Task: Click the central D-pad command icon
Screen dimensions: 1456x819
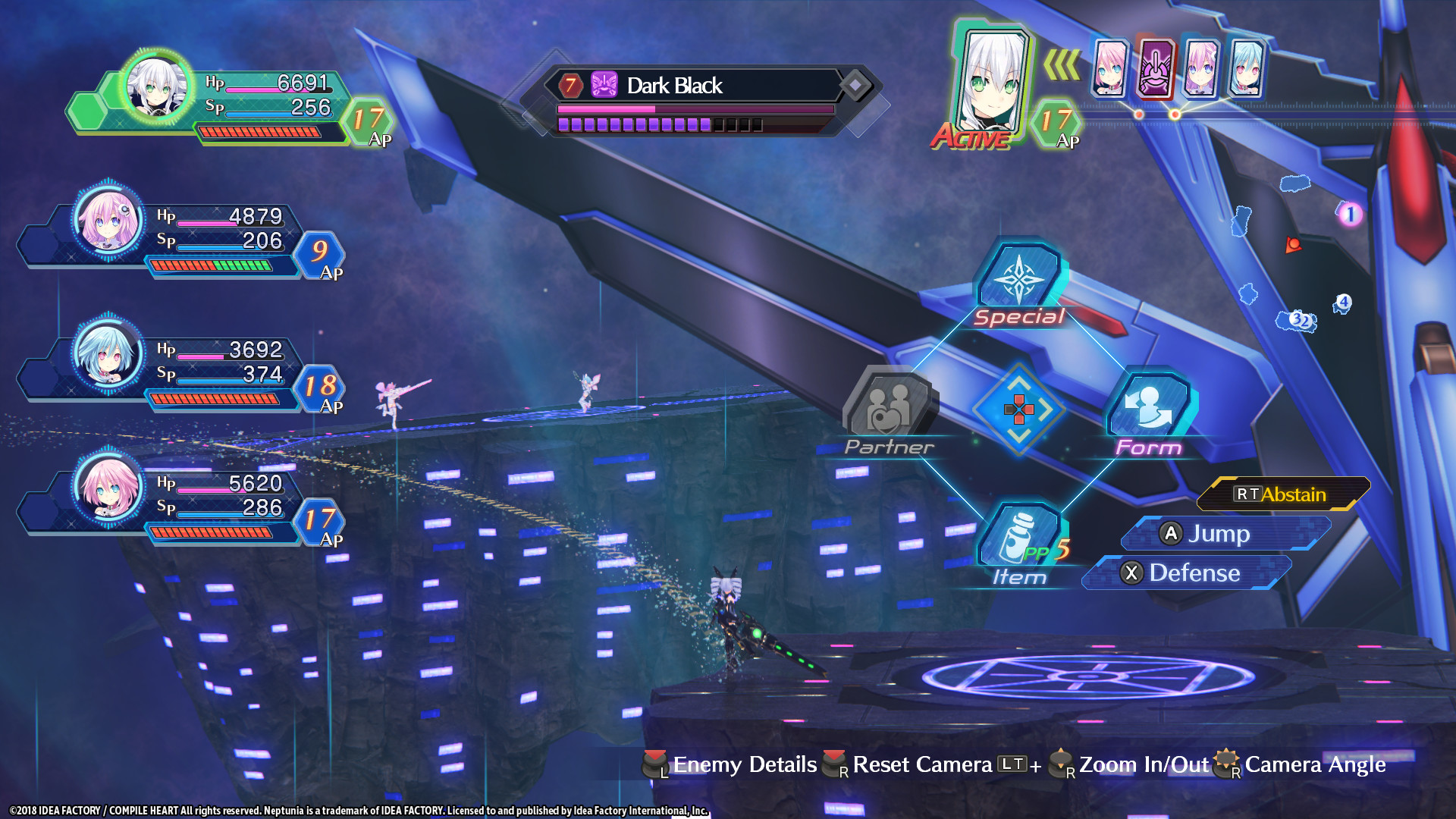Action: tap(1019, 410)
